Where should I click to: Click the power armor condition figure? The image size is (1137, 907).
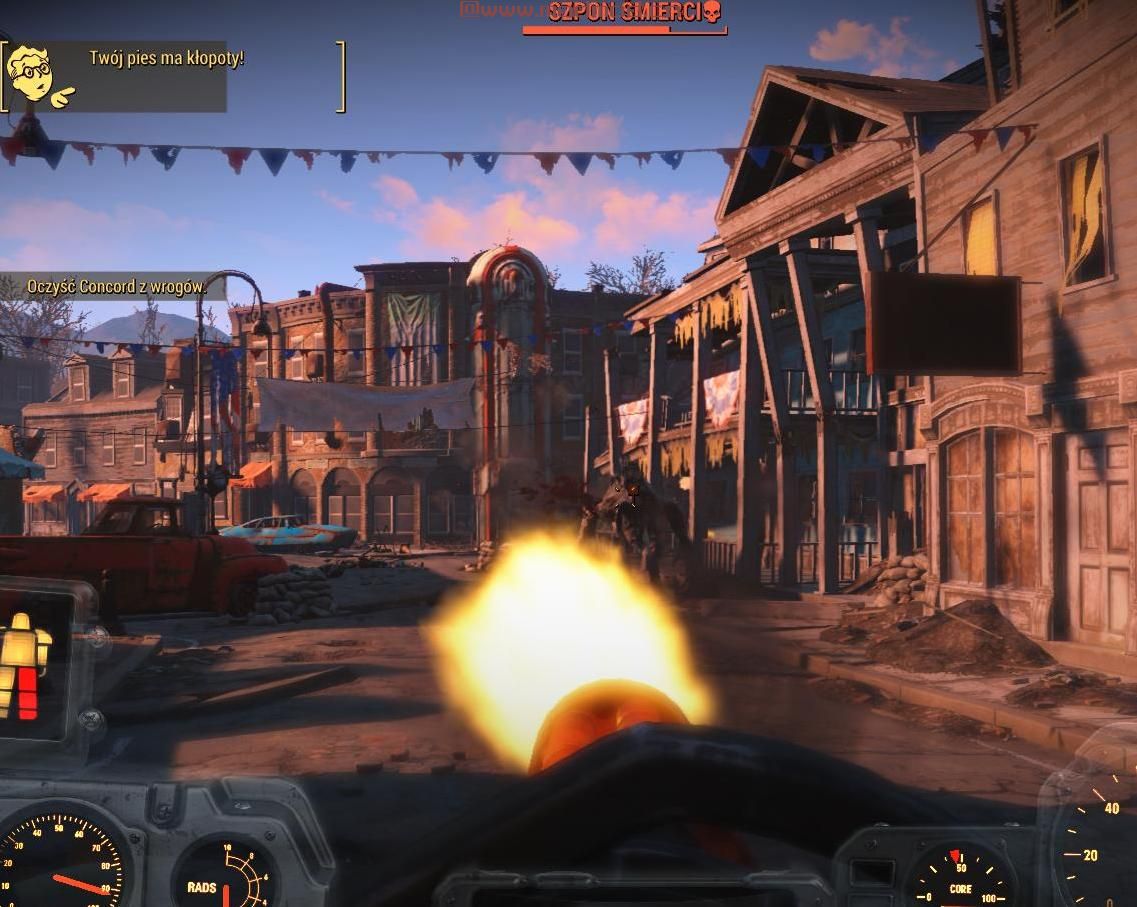[x=24, y=665]
